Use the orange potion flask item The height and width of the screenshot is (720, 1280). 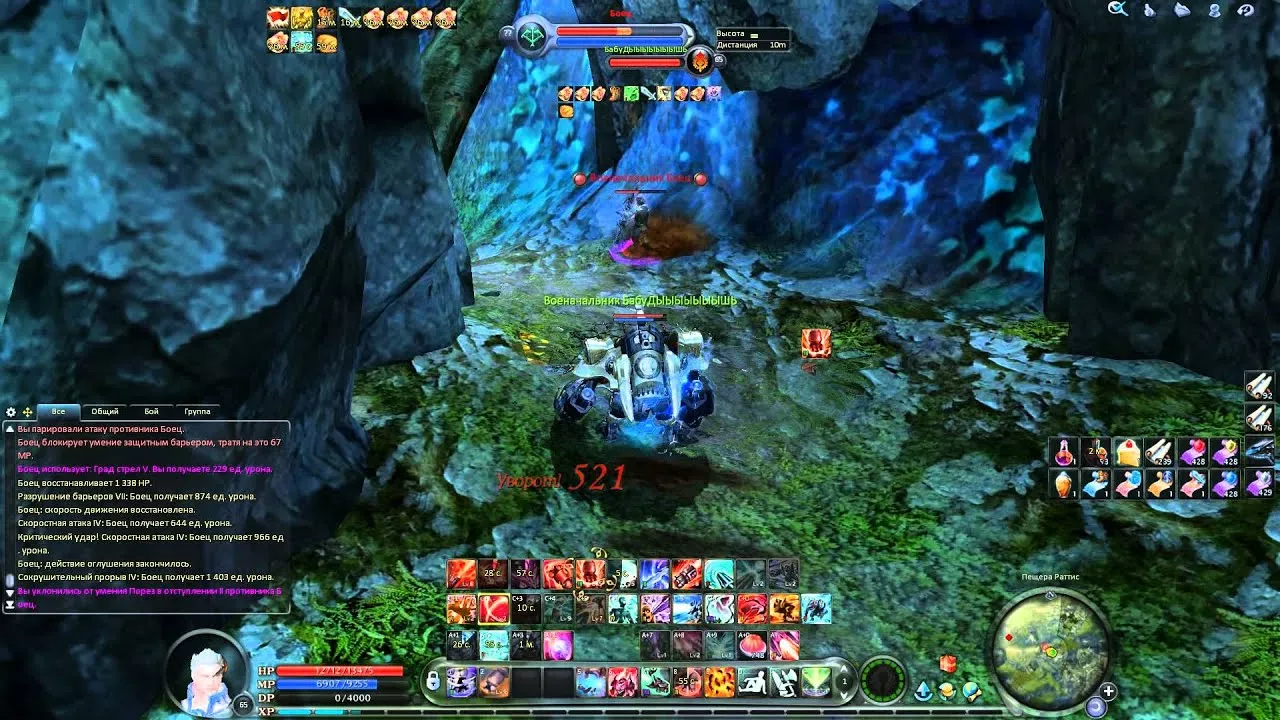point(1064,484)
